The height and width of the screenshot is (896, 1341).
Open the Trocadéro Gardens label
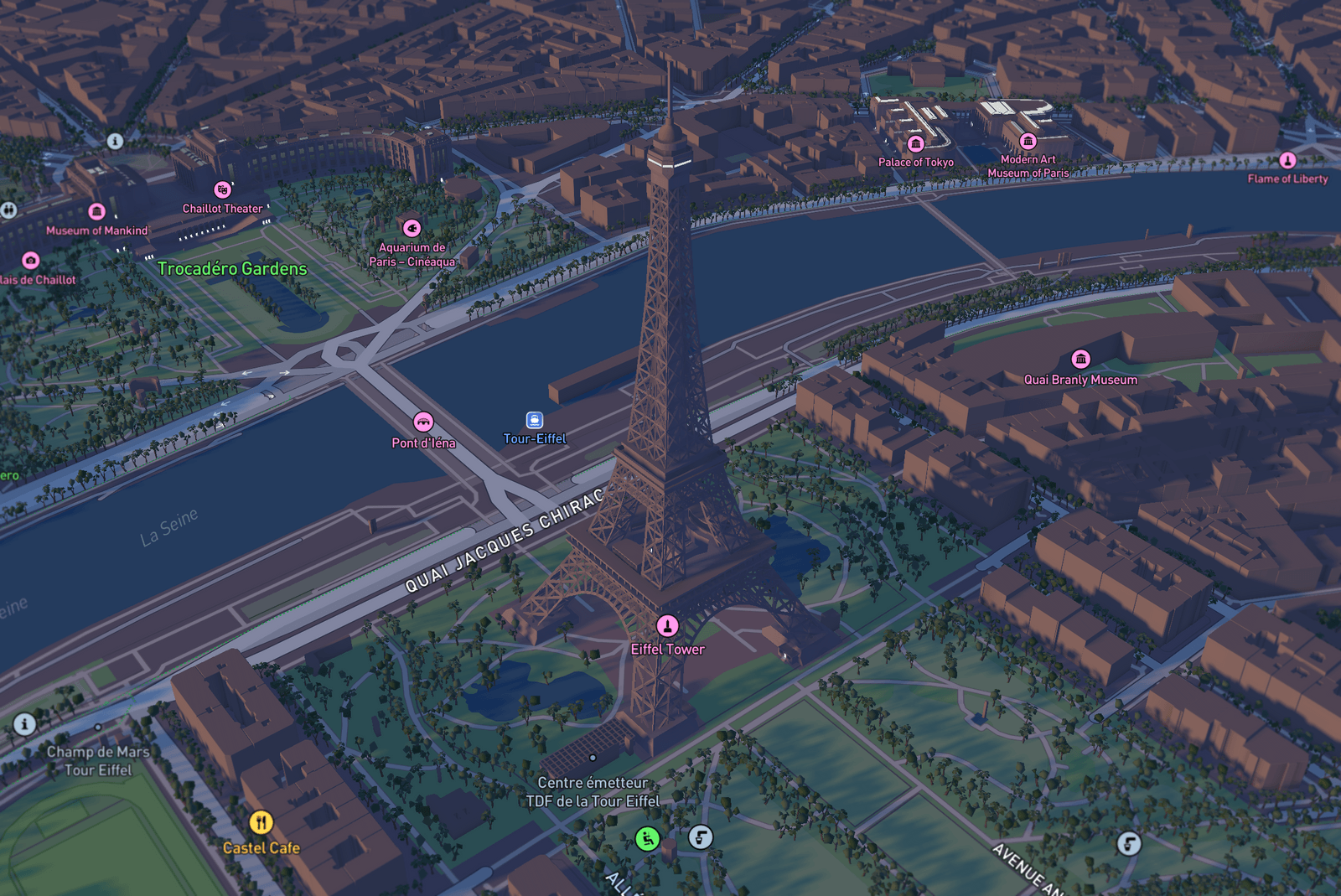pos(232,268)
